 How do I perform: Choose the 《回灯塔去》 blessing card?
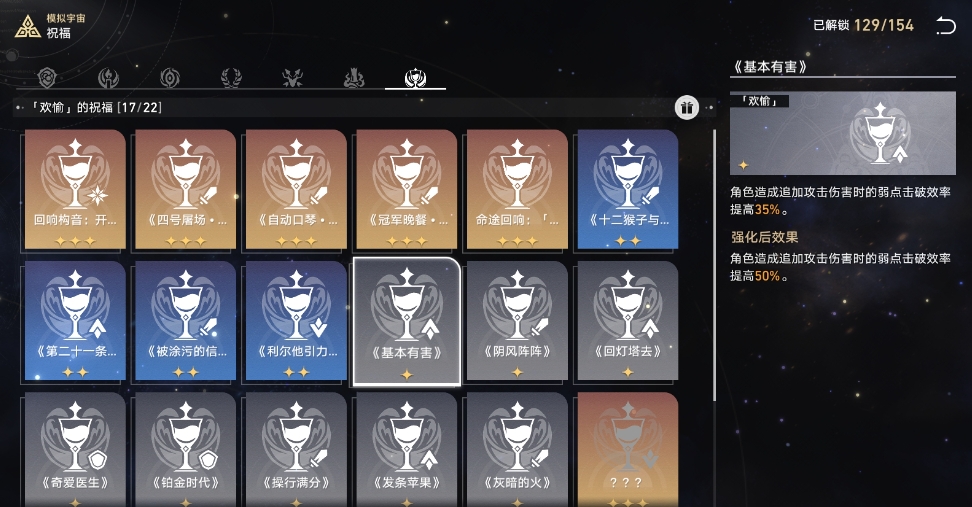[x=627, y=321]
